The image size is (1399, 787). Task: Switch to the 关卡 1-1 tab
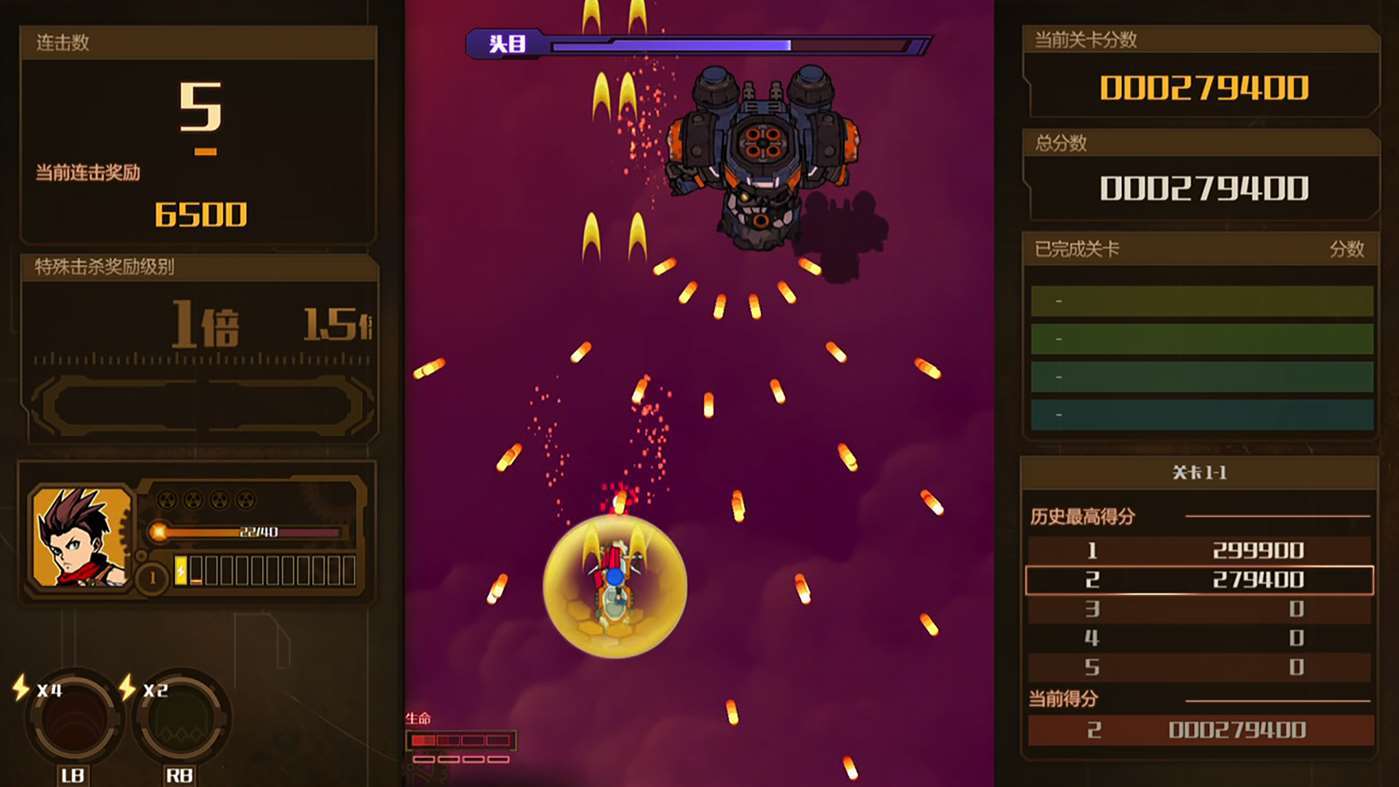tap(1199, 472)
